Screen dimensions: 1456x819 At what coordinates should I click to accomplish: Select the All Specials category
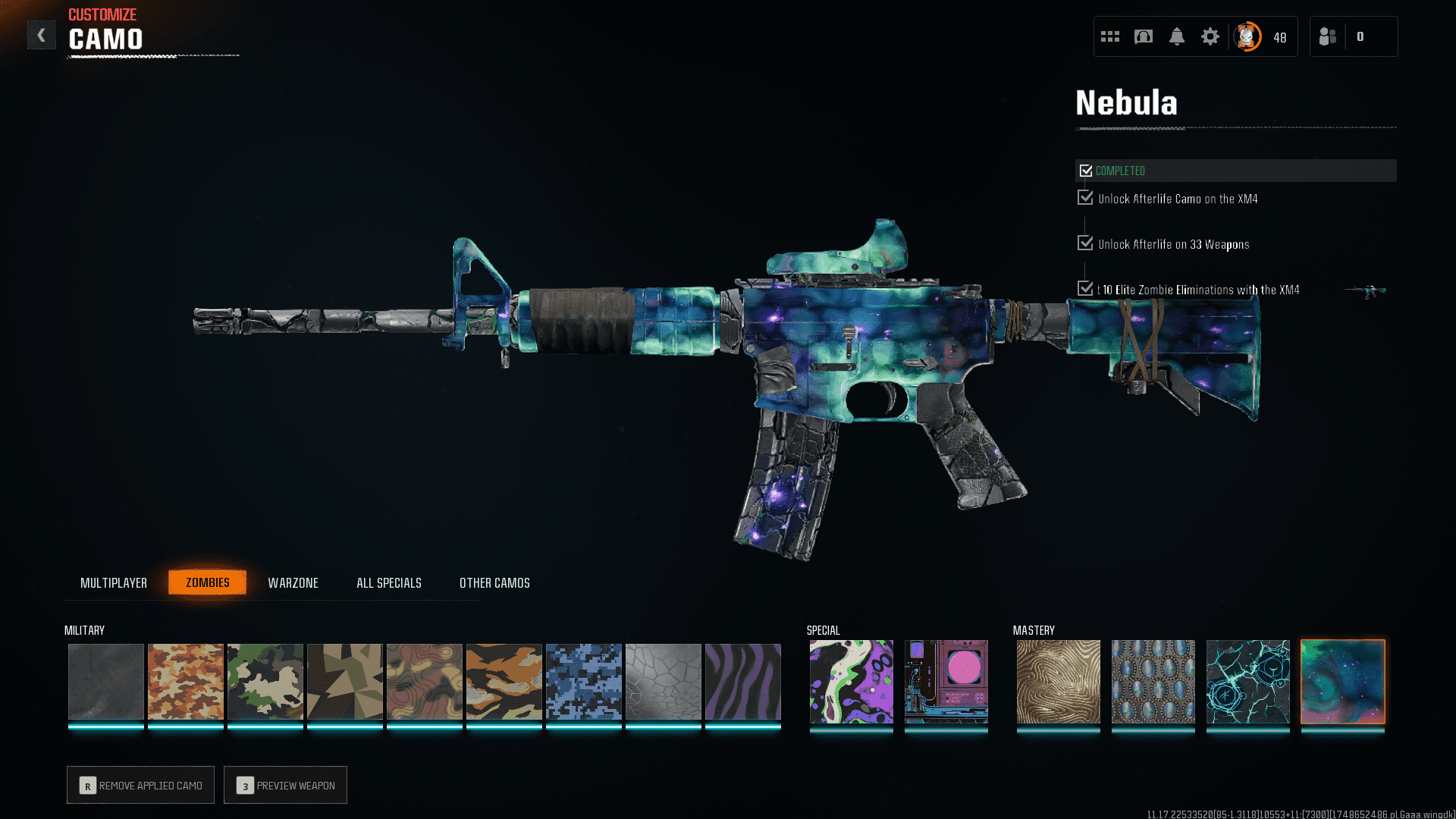pyautogui.click(x=388, y=582)
